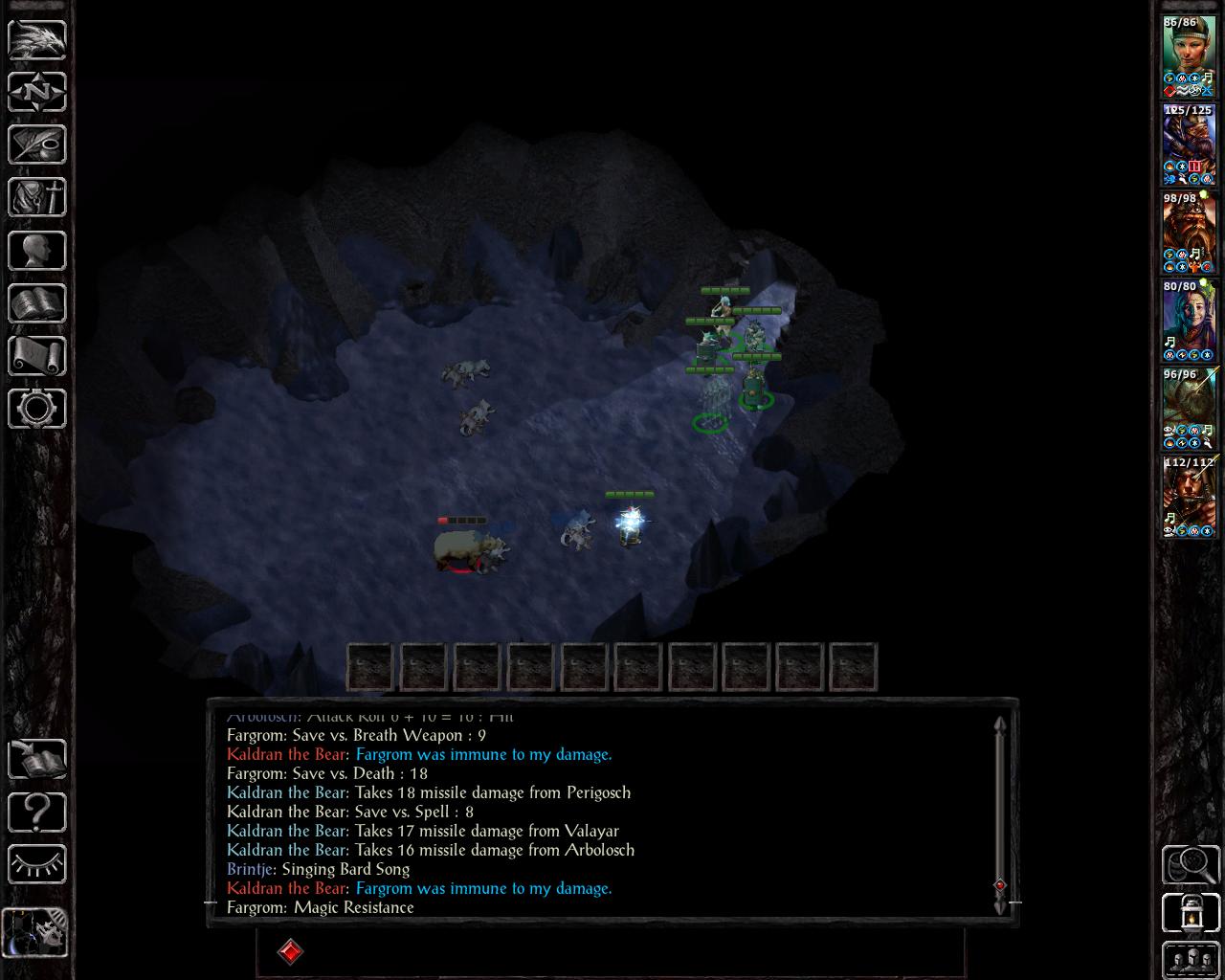Open the question mark help button
Image resolution: width=1225 pixels, height=980 pixels.
[x=37, y=813]
